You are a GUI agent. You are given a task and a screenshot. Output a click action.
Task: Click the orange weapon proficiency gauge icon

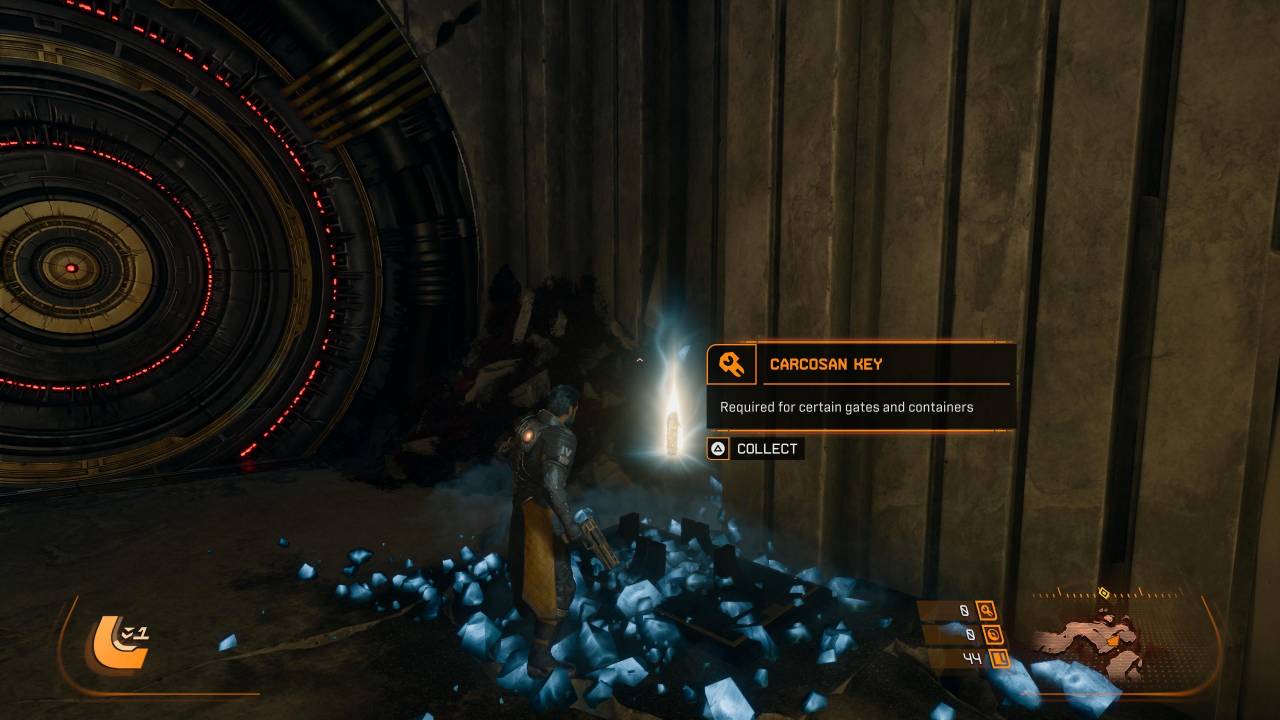[116, 641]
